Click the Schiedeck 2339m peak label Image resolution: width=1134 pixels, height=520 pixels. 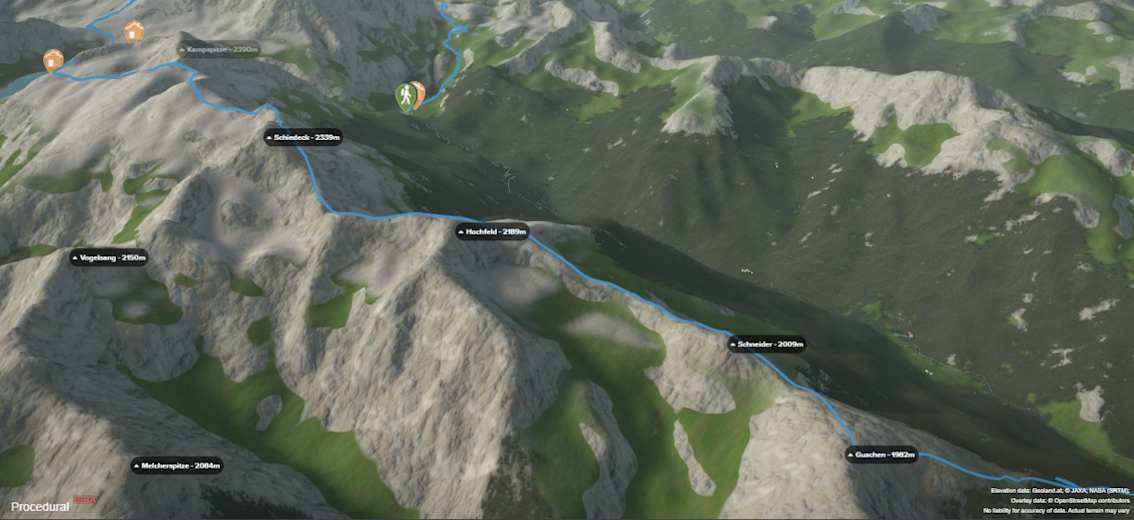304,137
